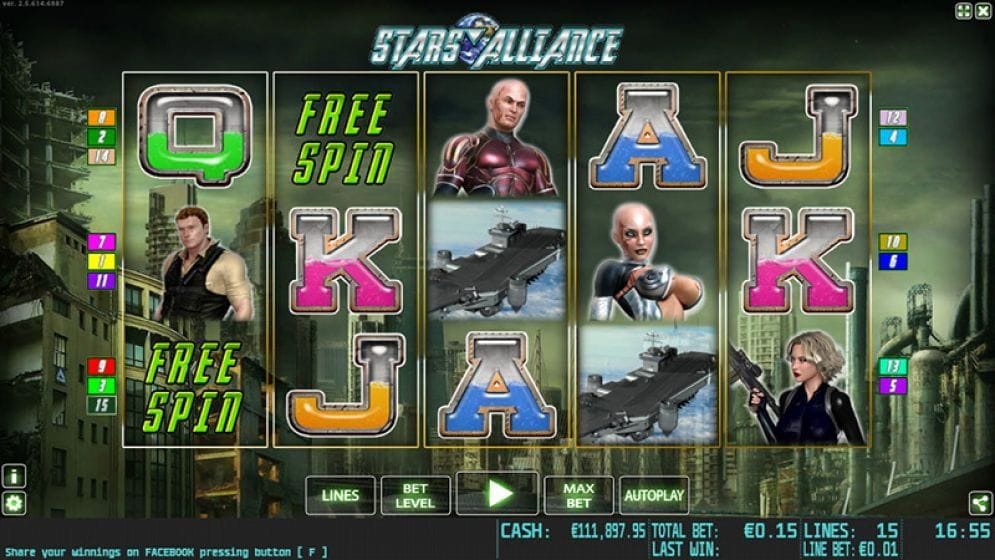Highlight payline marker 11

pyautogui.click(x=101, y=281)
